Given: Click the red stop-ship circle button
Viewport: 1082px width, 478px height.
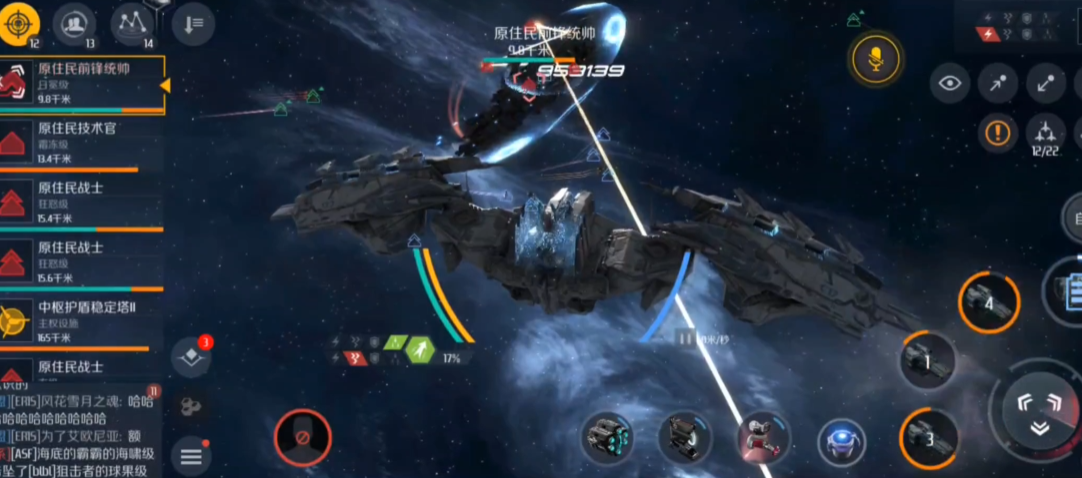Looking at the screenshot, I should pyautogui.click(x=302, y=437).
